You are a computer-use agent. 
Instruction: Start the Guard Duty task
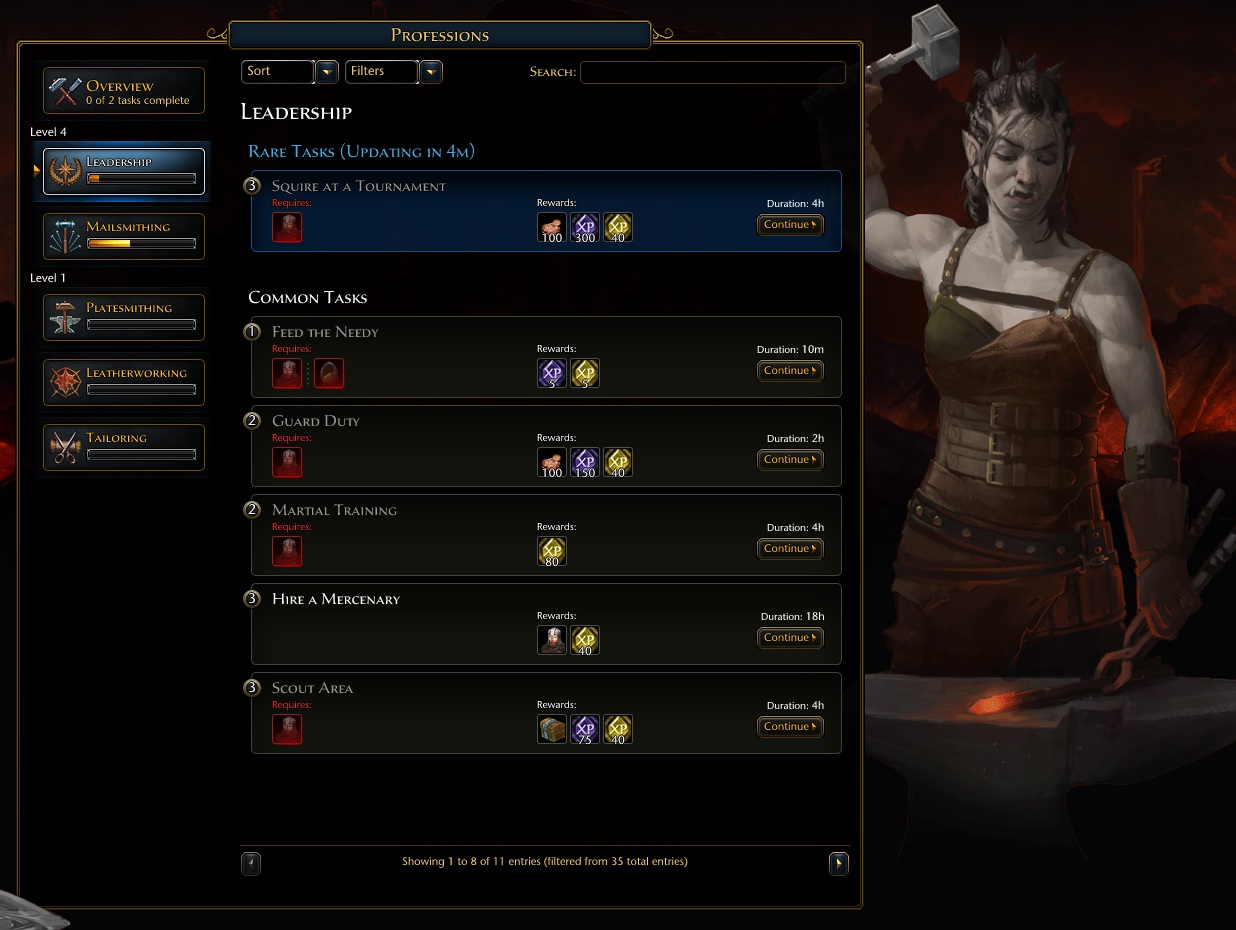[x=790, y=460]
